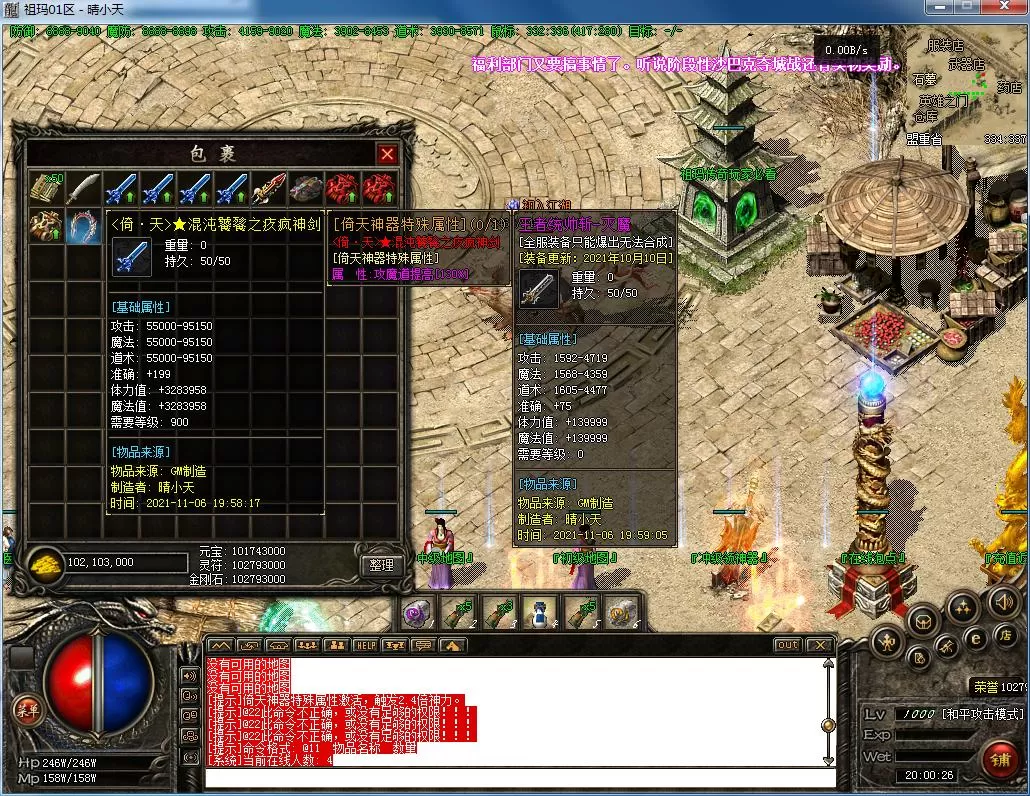This screenshot has height=796, width=1030.
Task: Select the grey ore chunk slot
Action: tap(305, 187)
